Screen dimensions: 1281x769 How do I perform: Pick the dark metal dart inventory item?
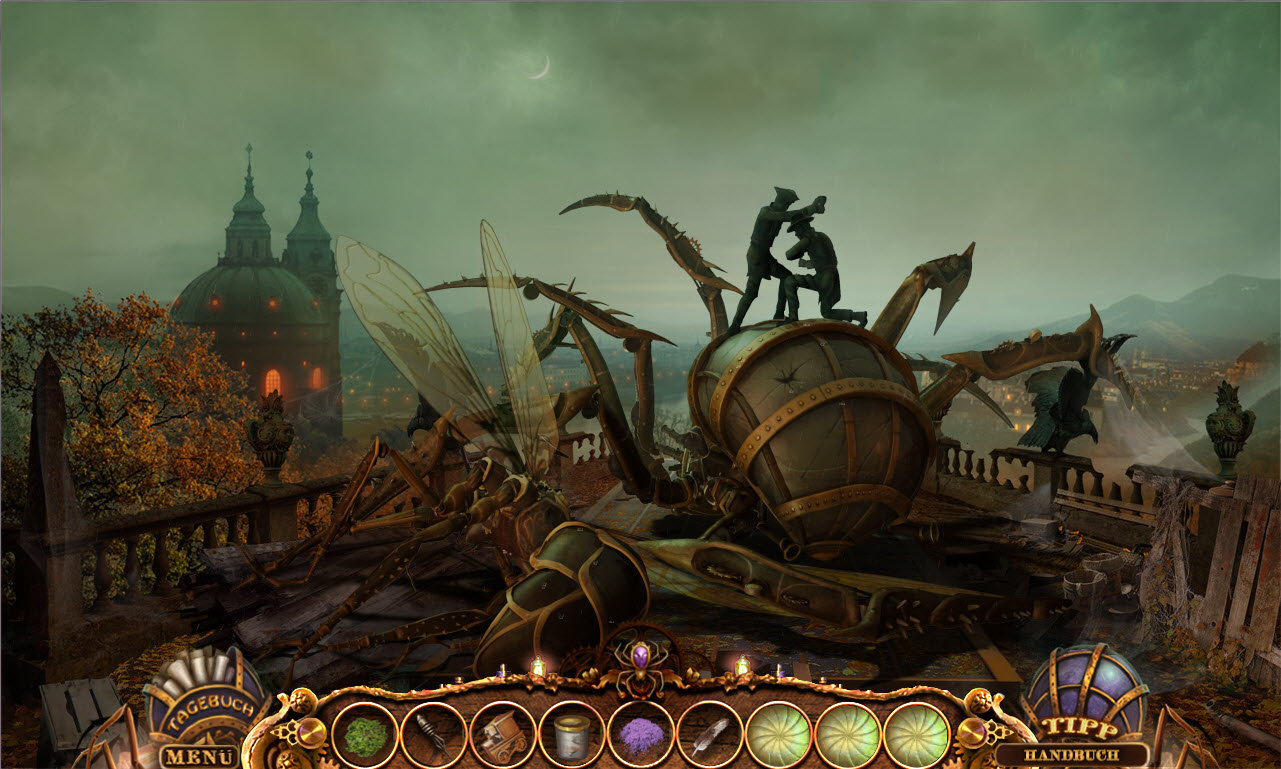click(x=434, y=735)
